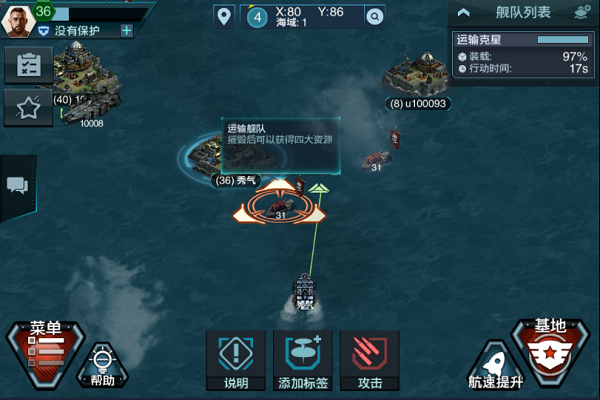Activate the 航速提升 speed boost rocket
This screenshot has height=400, width=600.
point(494,365)
